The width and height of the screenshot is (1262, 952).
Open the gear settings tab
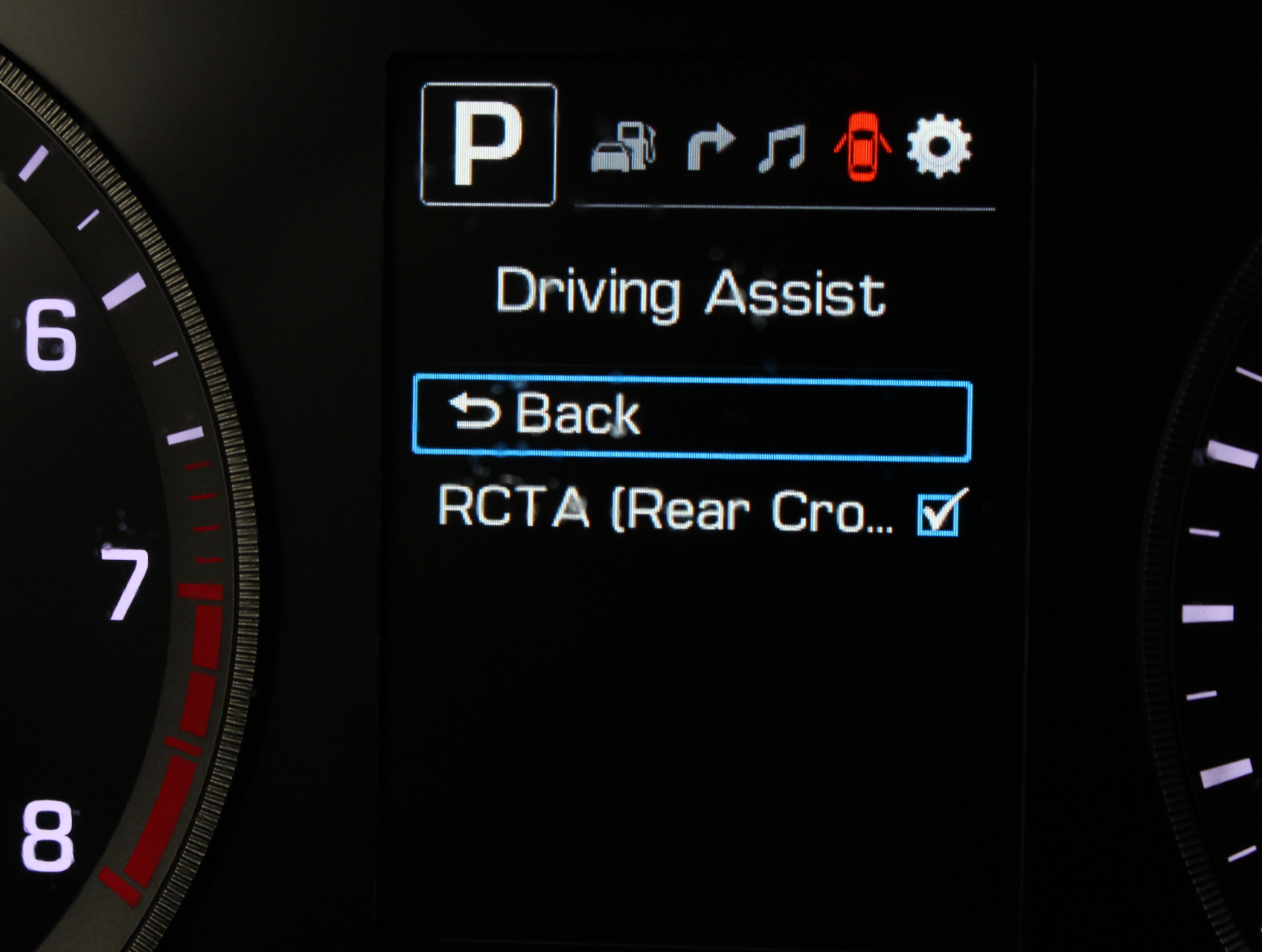click(938, 146)
